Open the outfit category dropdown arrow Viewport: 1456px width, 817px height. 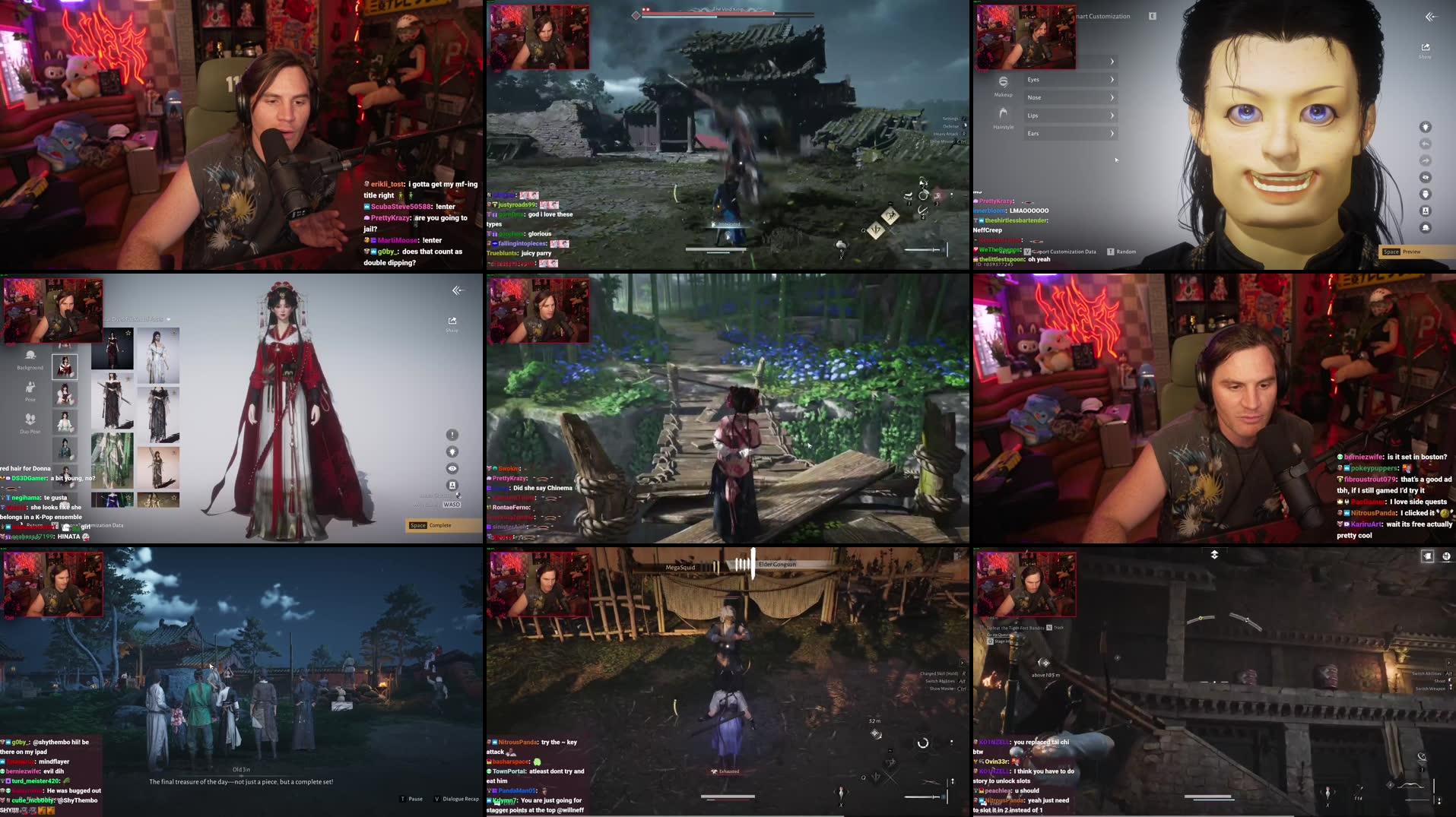click(168, 319)
